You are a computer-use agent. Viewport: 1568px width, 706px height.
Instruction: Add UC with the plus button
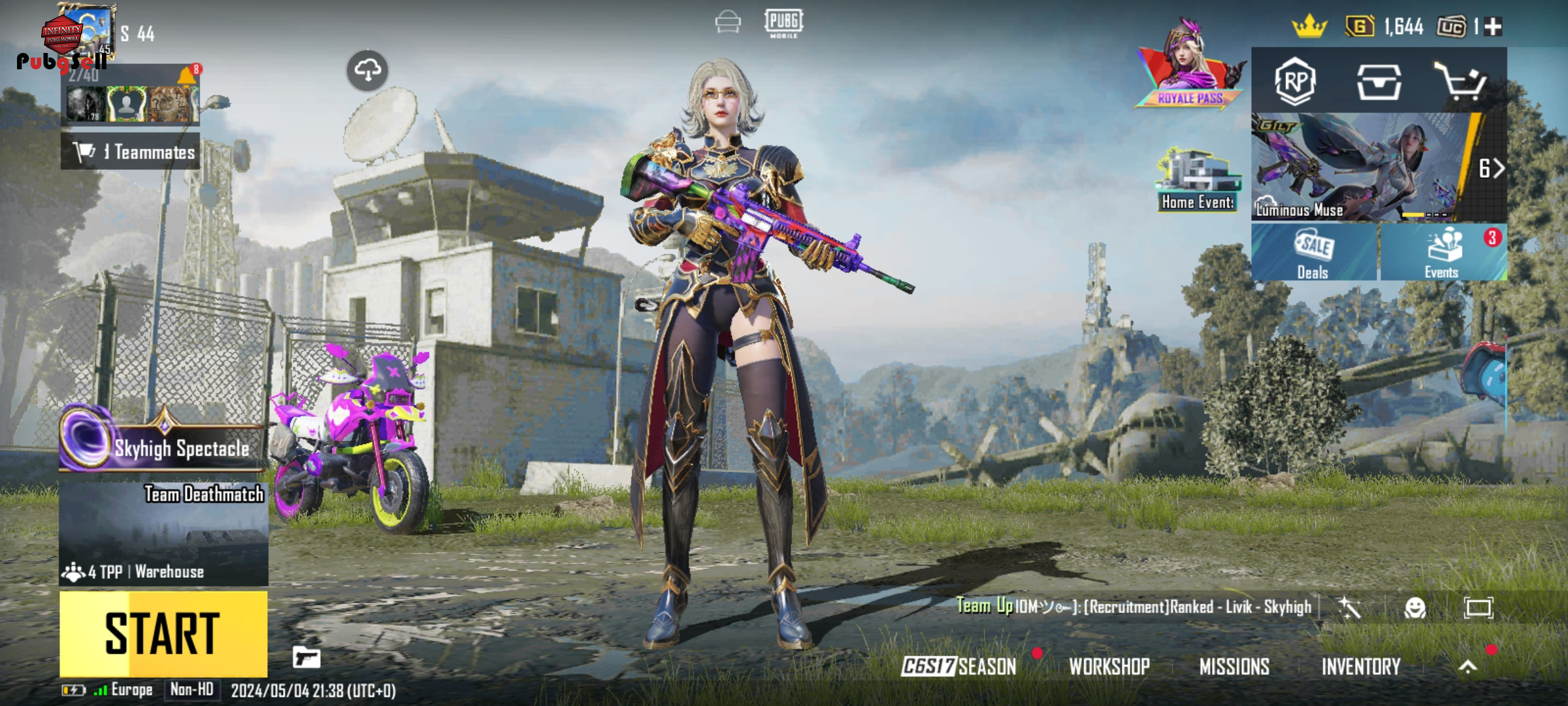click(1494, 27)
